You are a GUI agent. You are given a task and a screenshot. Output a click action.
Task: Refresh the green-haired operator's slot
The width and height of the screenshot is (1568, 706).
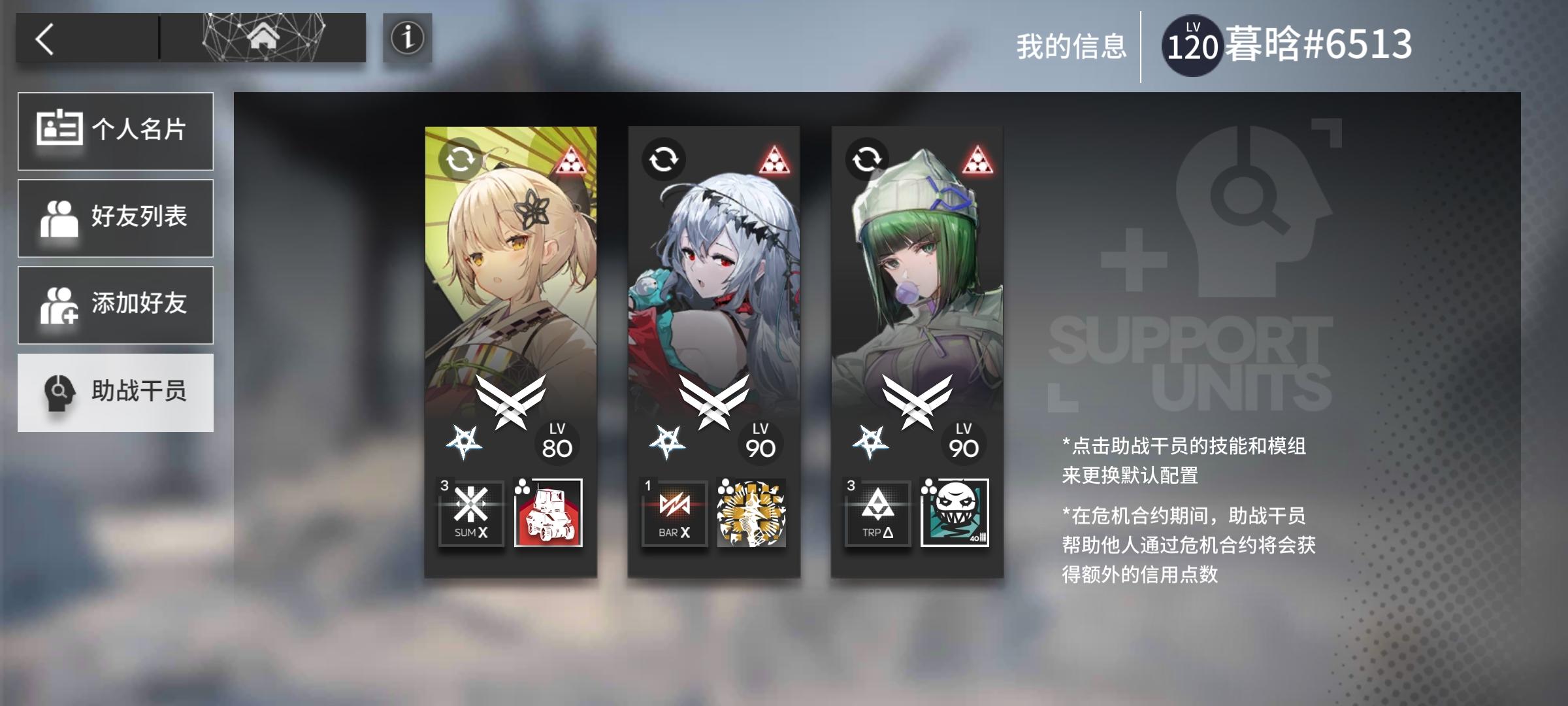(867, 158)
